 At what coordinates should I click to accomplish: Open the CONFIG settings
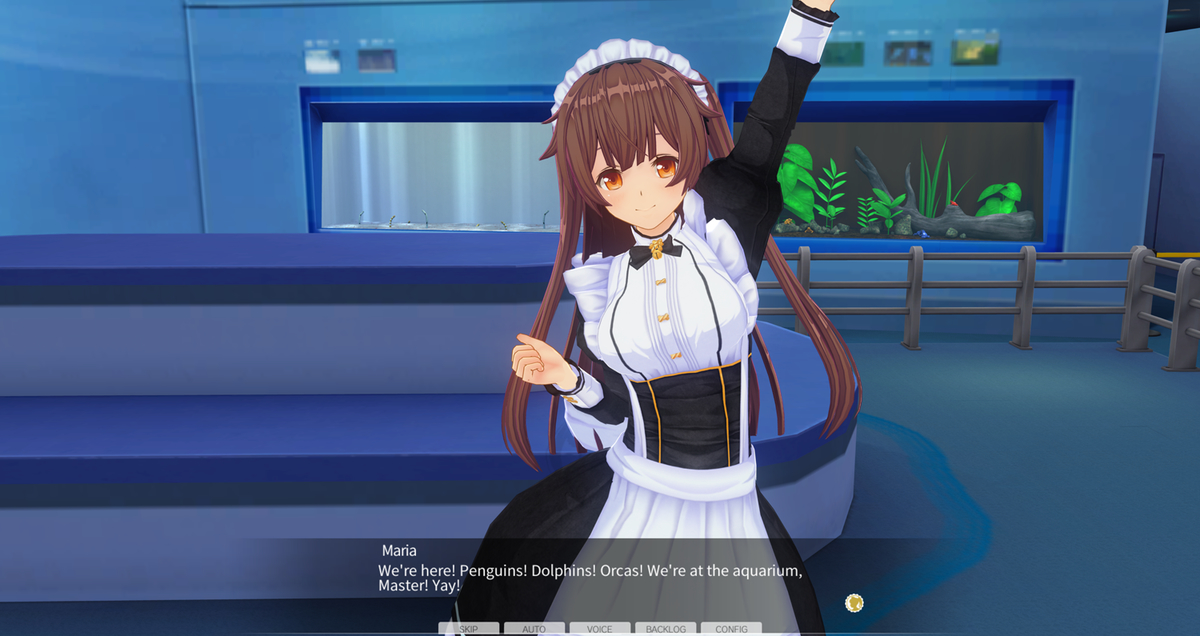pyautogui.click(x=731, y=629)
